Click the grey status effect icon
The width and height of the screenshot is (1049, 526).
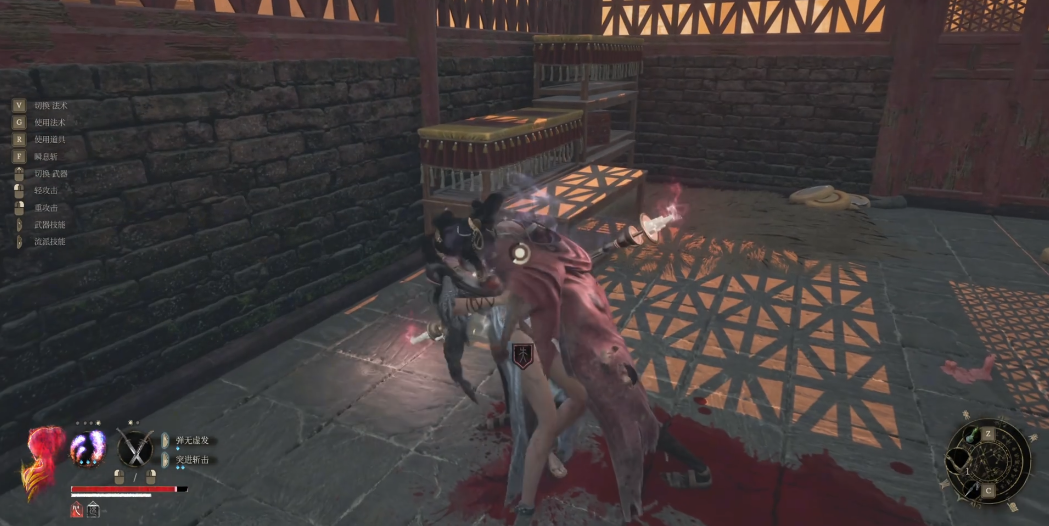(93, 510)
